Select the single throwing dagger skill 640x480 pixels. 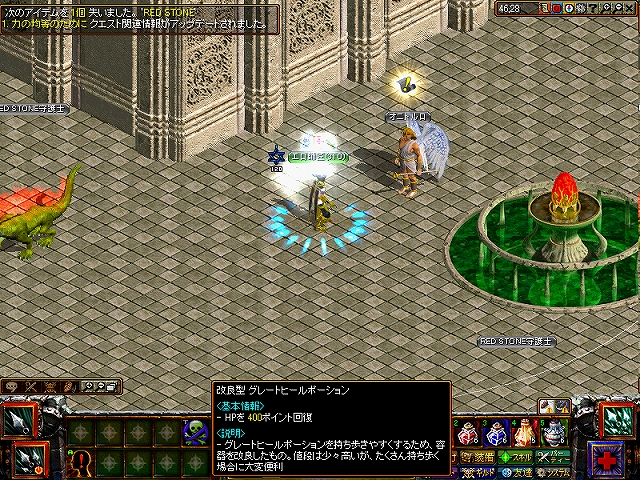(22, 420)
